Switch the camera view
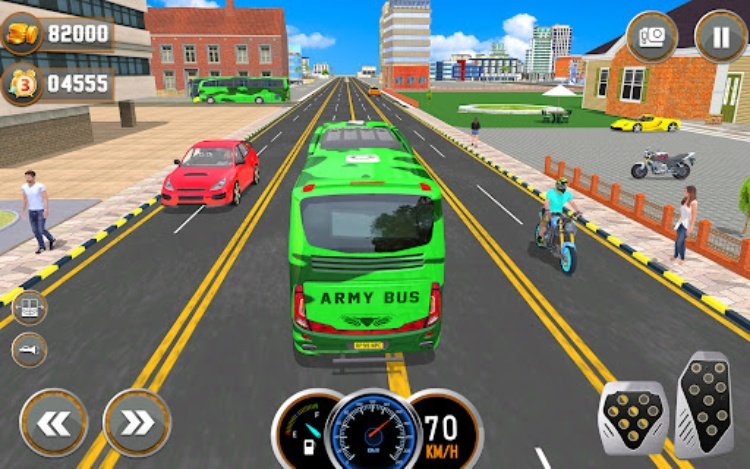The image size is (750, 469). pos(652,37)
